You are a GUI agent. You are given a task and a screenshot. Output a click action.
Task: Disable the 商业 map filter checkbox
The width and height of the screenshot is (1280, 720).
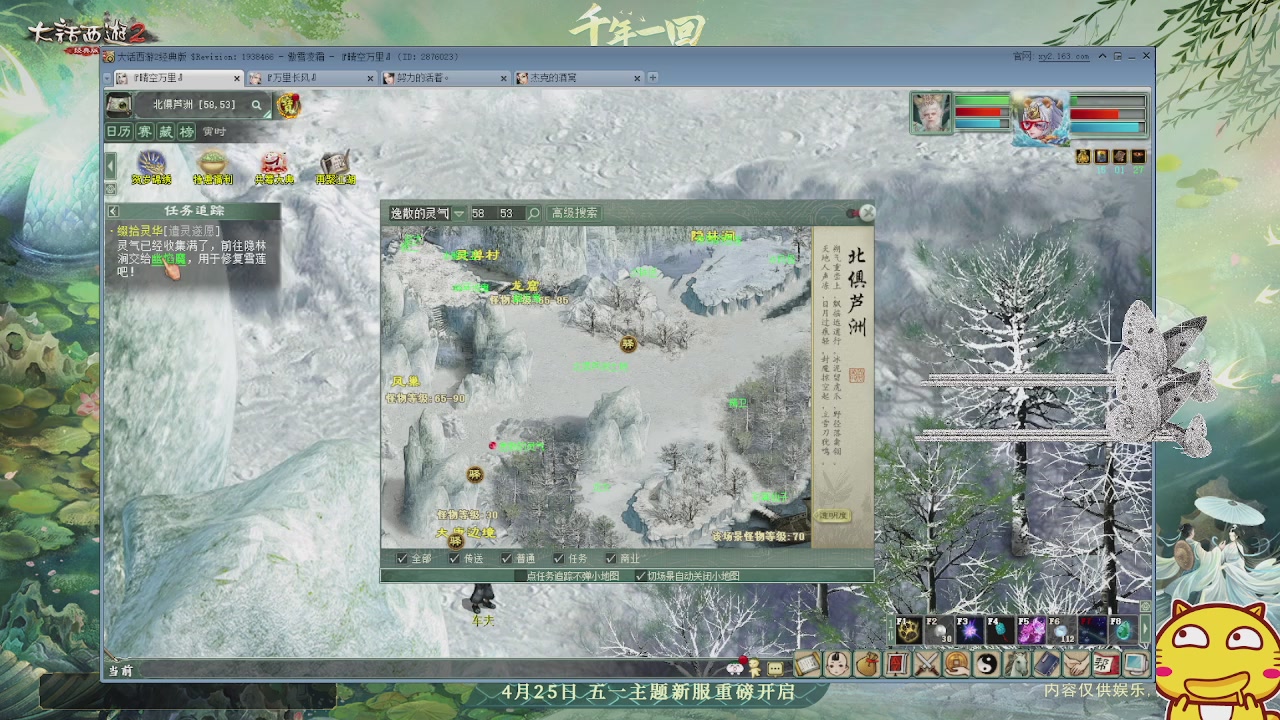click(610, 560)
